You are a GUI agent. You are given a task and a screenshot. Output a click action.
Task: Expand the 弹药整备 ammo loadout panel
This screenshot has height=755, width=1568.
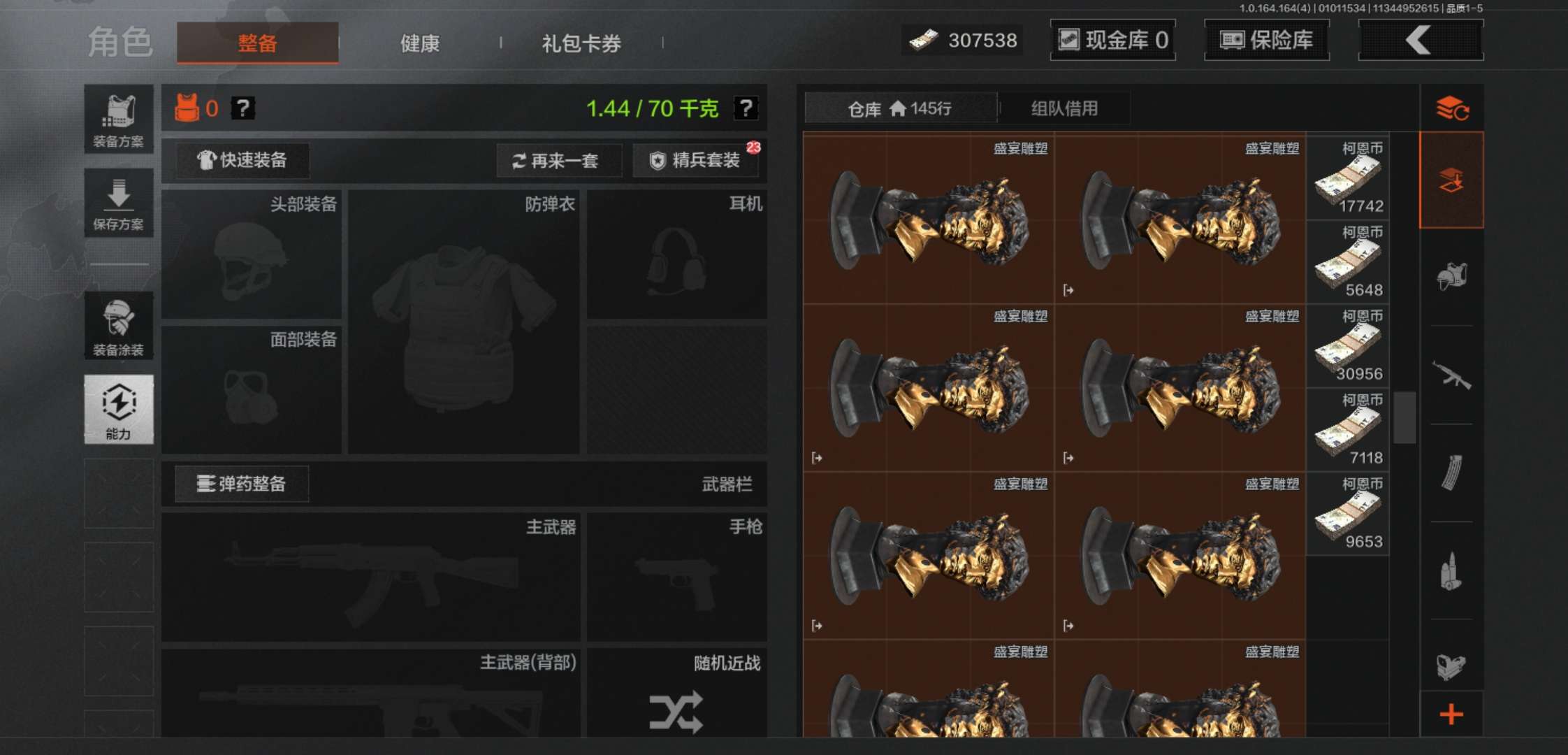tap(241, 484)
